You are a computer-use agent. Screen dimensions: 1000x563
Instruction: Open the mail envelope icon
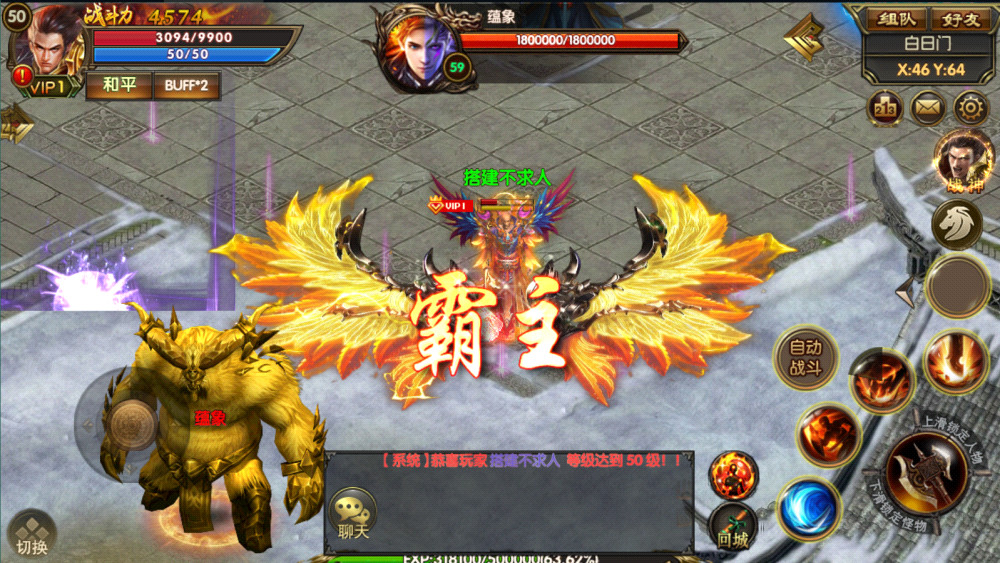[928, 107]
